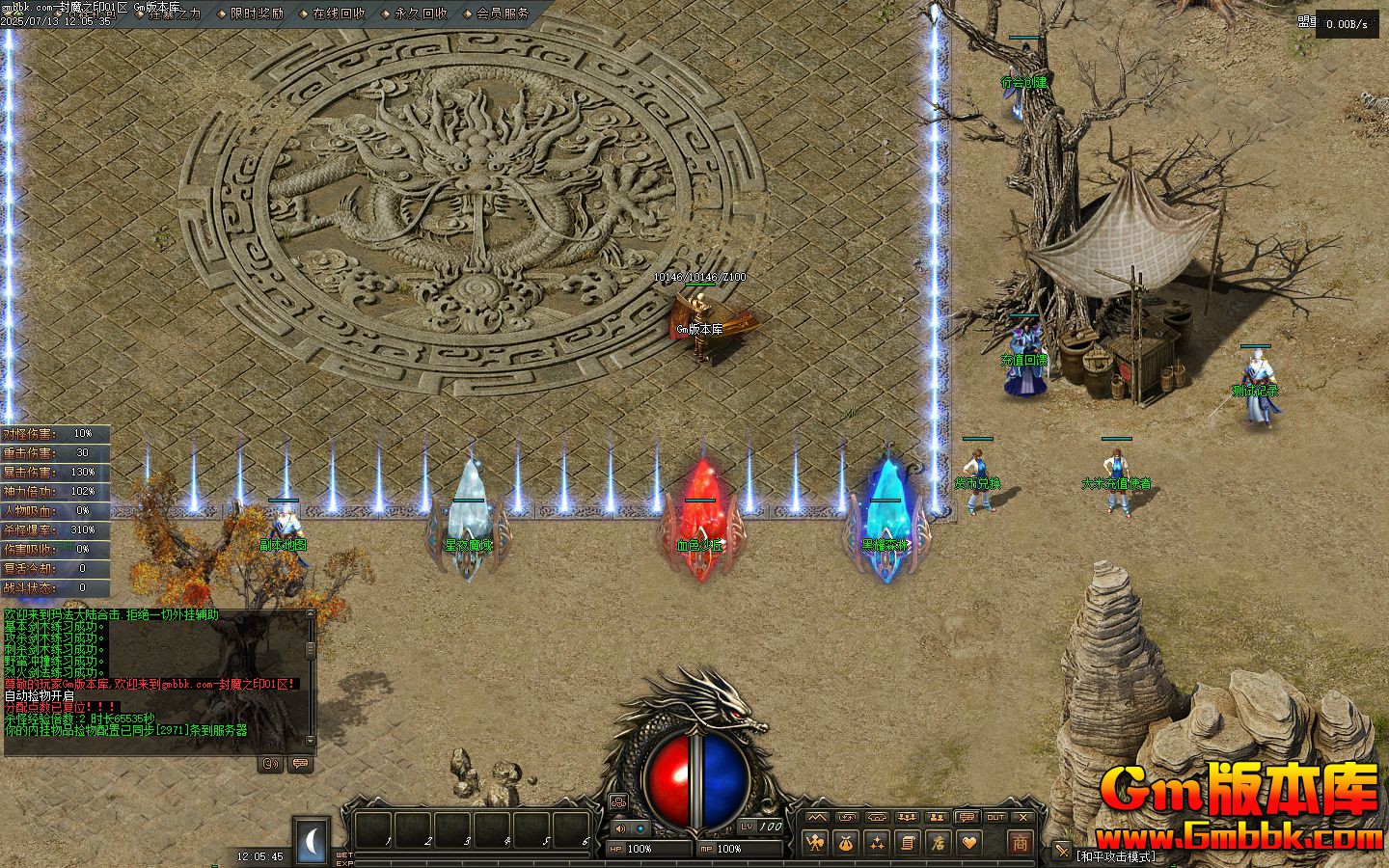Open the heart icon panel
This screenshot has height=868, width=1389.
(967, 843)
